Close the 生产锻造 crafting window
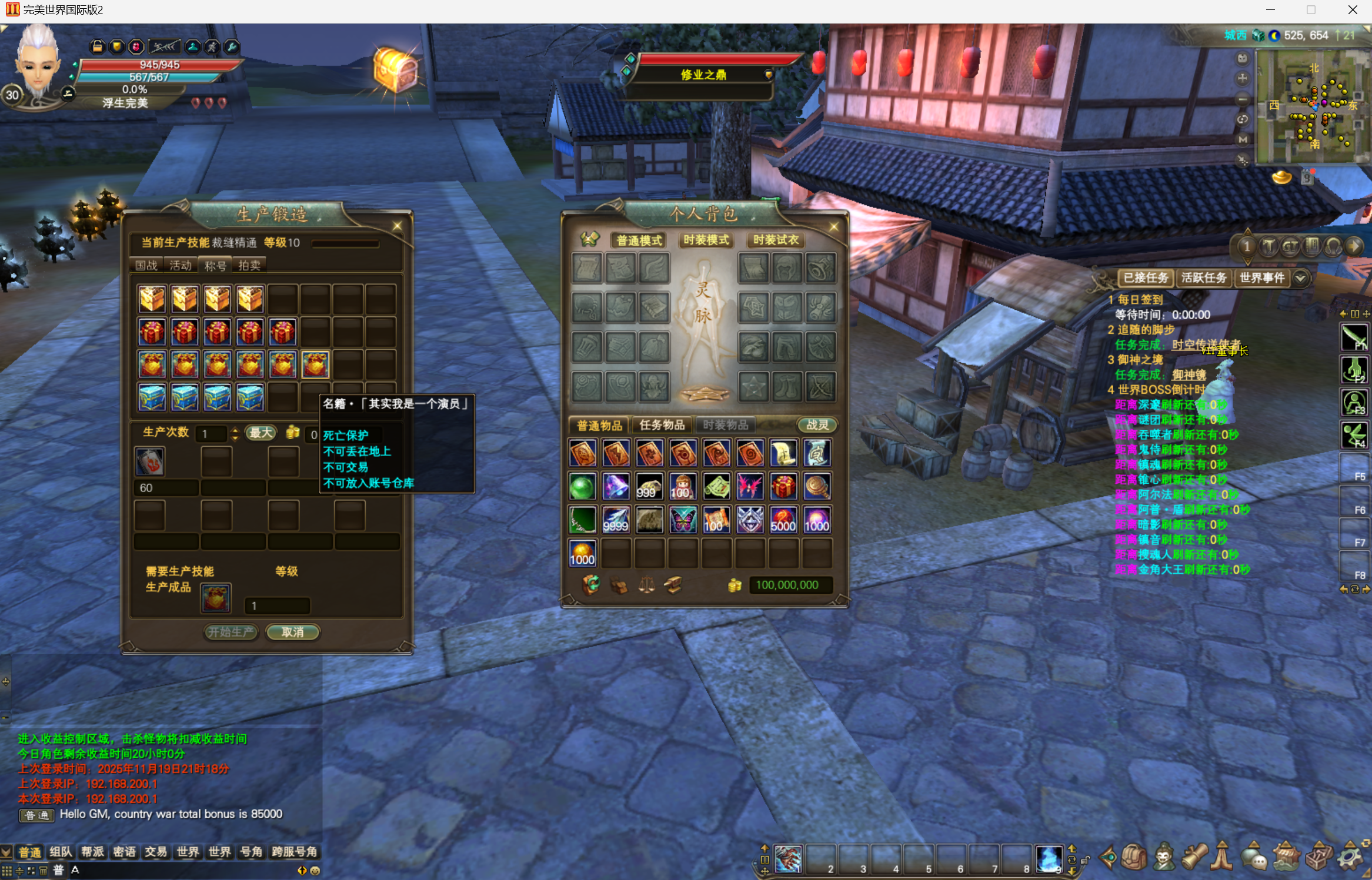 coord(398,226)
